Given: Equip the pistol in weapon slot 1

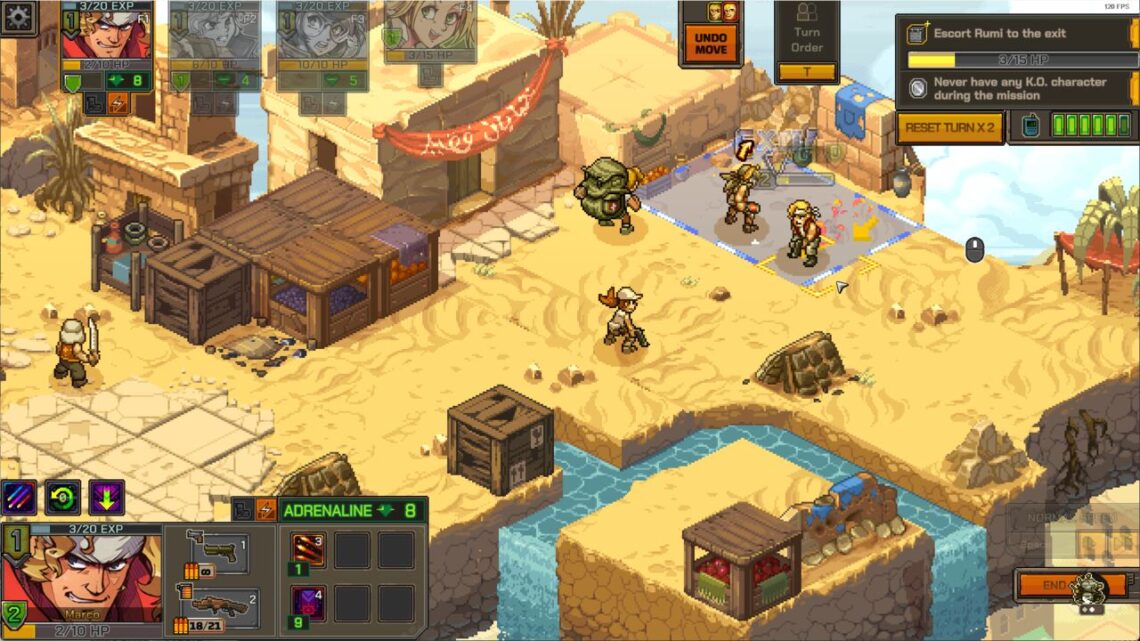Looking at the screenshot, I should 219,551.
